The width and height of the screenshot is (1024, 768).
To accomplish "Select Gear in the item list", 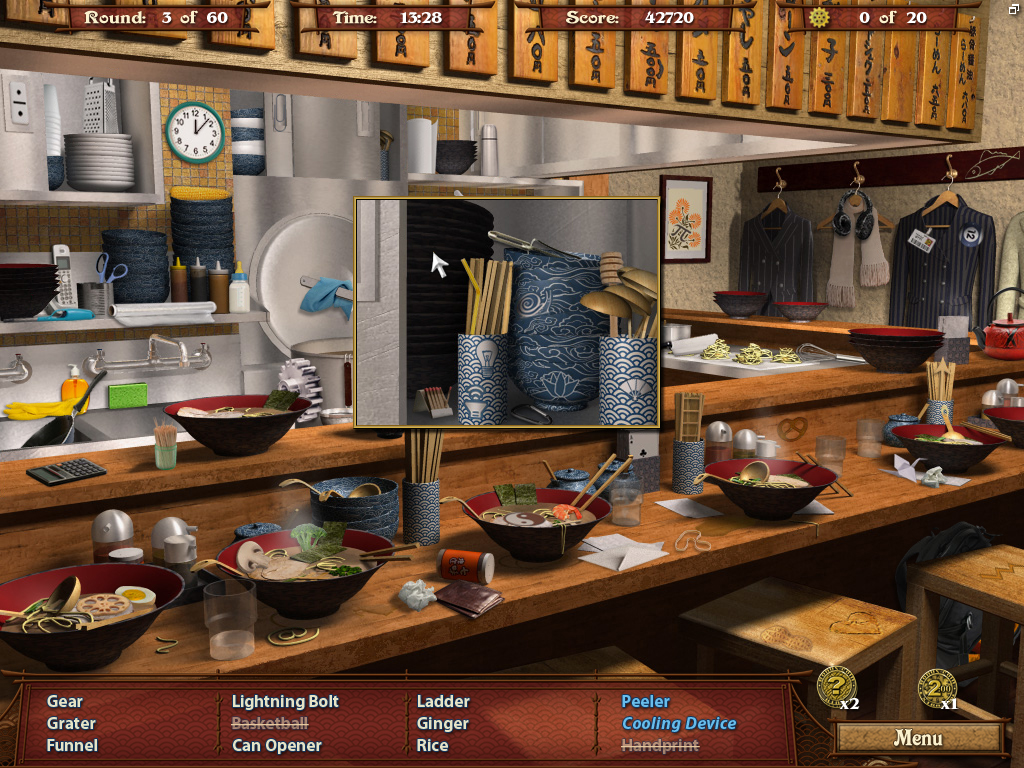I will [65, 701].
